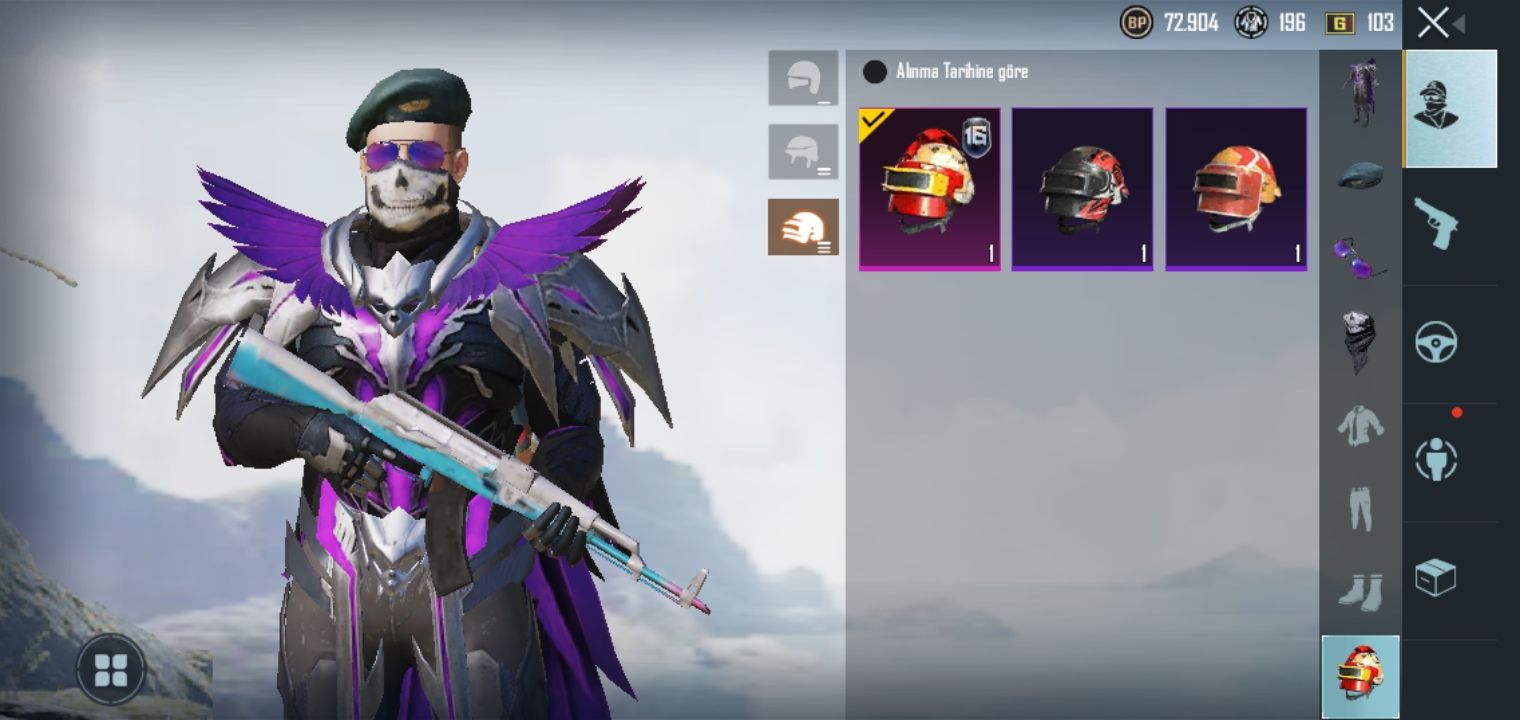1520x720 pixels.
Task: Select the purple outfit suit slot
Action: (x=1360, y=92)
